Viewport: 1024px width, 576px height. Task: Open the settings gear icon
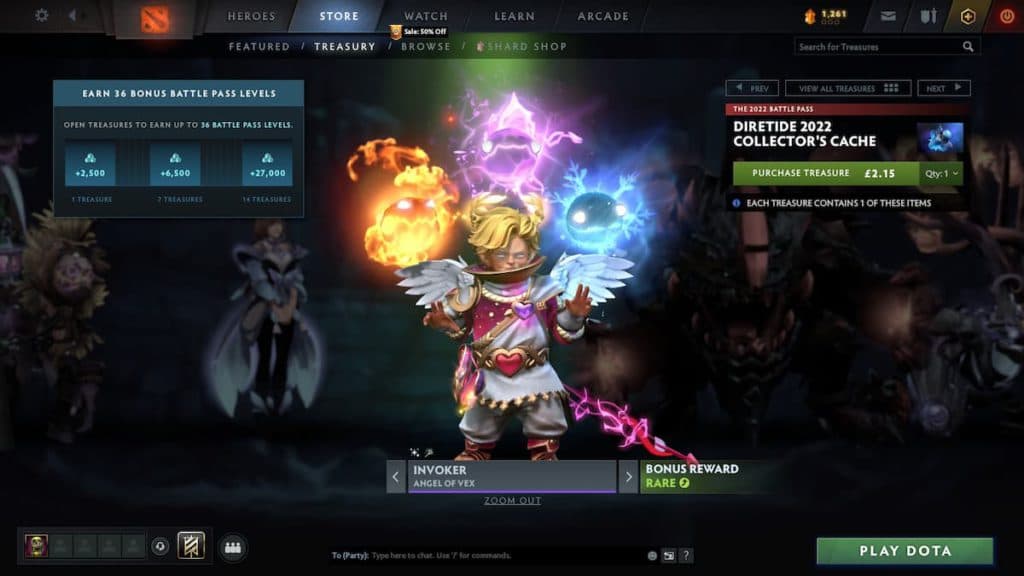click(42, 15)
